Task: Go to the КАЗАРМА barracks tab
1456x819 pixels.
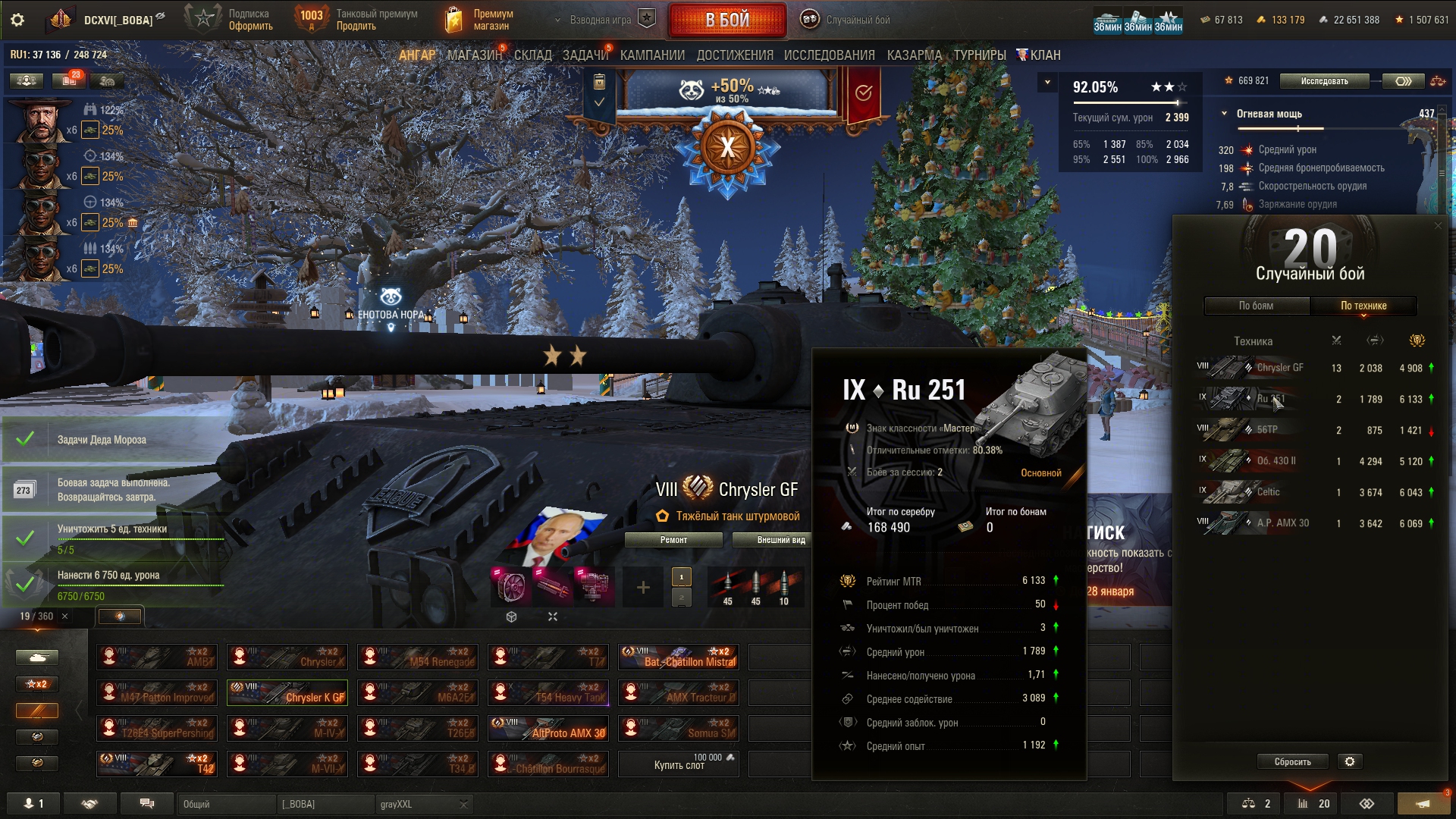Action: point(914,55)
